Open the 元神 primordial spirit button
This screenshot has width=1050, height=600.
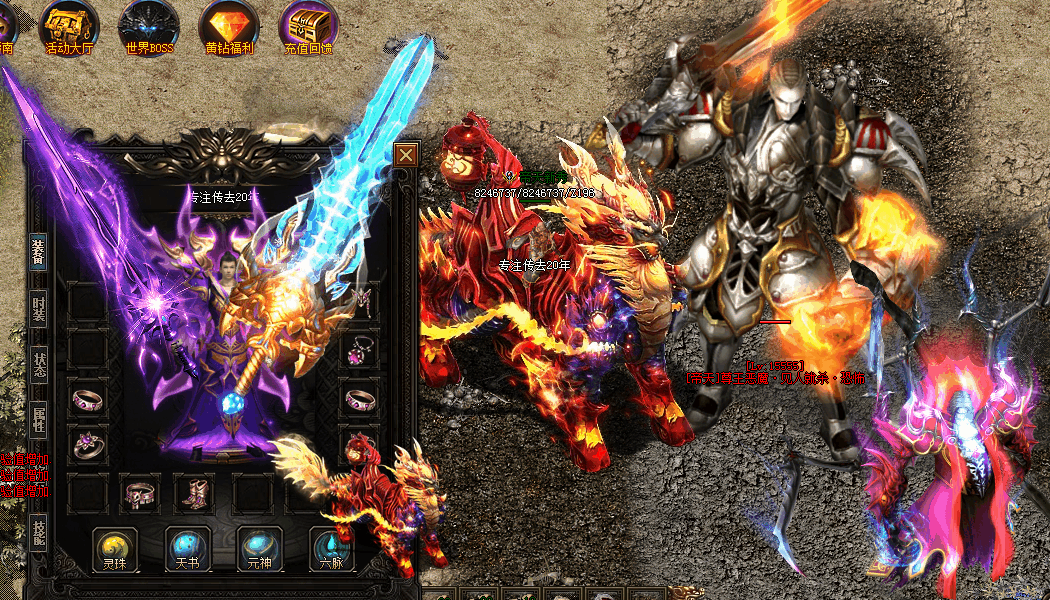(260, 548)
